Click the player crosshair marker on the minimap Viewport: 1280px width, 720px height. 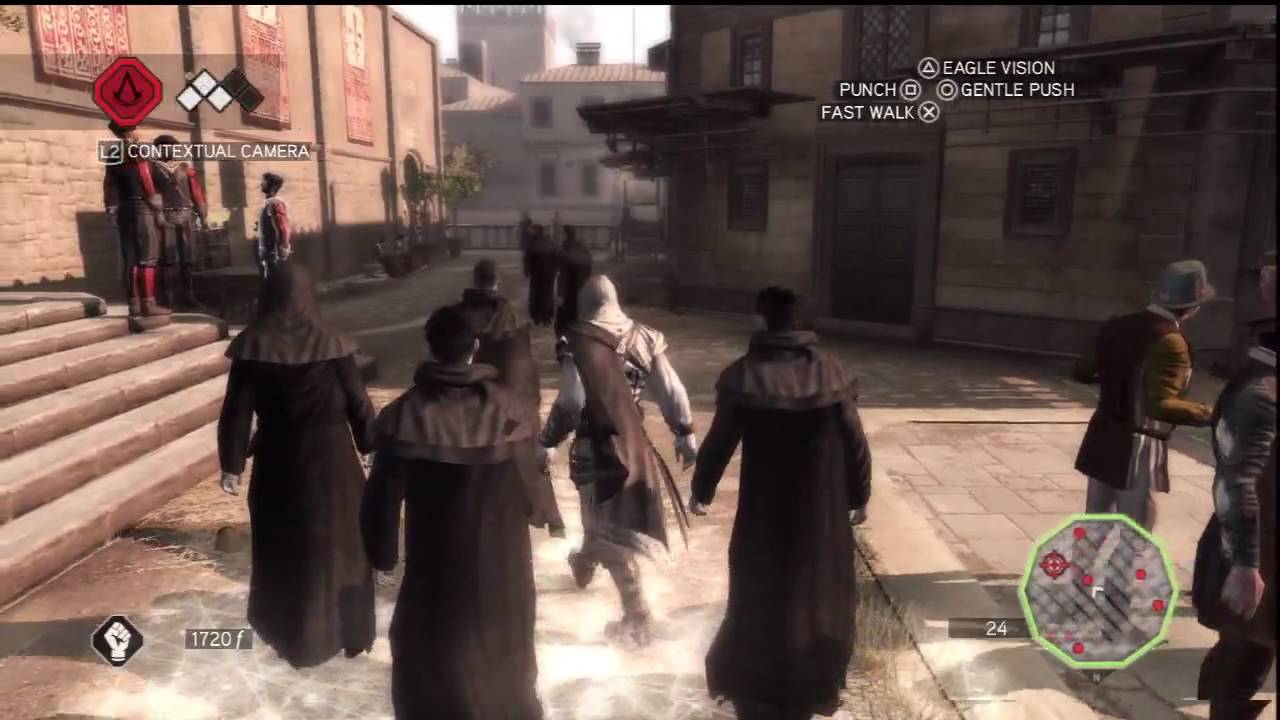pyautogui.click(x=1055, y=564)
